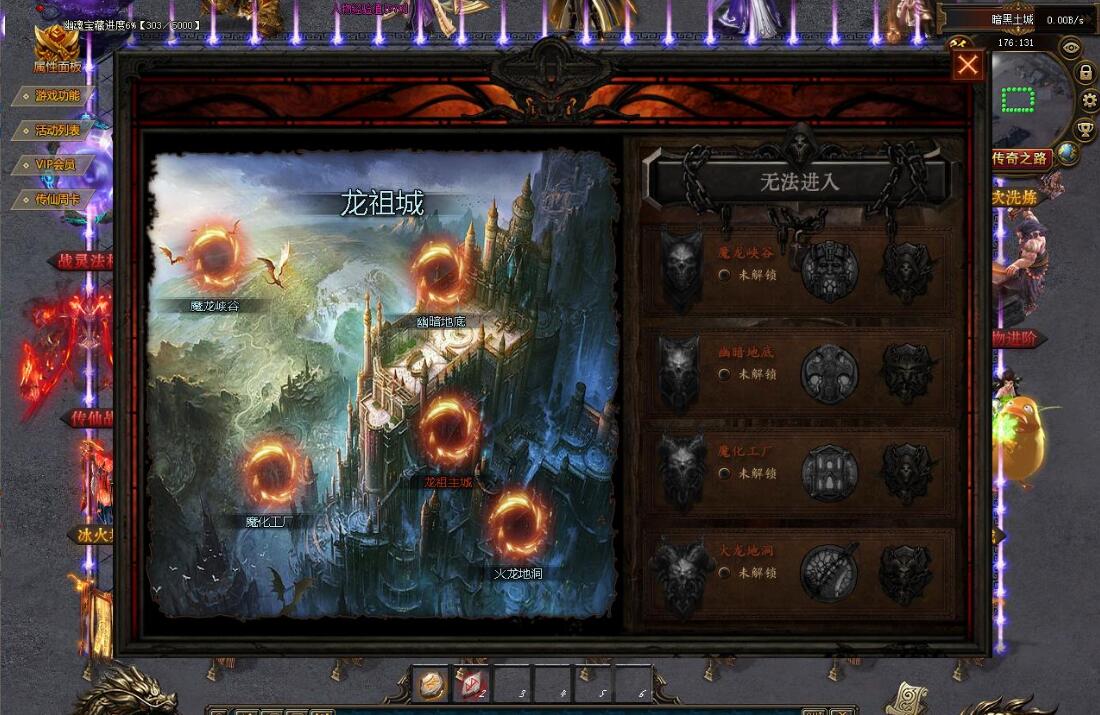Toggle the 魔龙峡谷 未解锁 radio button
The image size is (1100, 715).
(724, 275)
